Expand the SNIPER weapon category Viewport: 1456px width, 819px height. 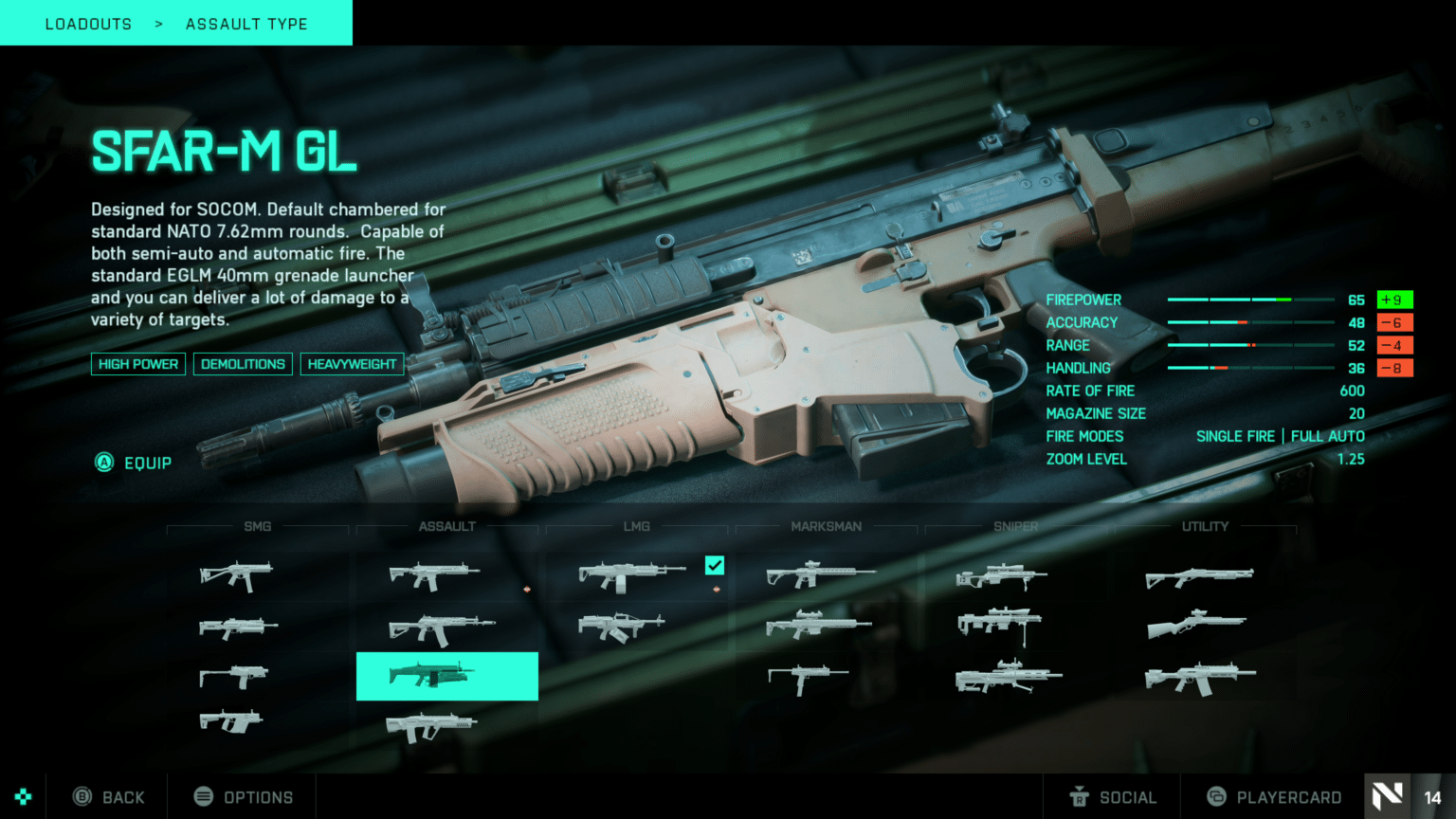pyautogui.click(x=1014, y=526)
